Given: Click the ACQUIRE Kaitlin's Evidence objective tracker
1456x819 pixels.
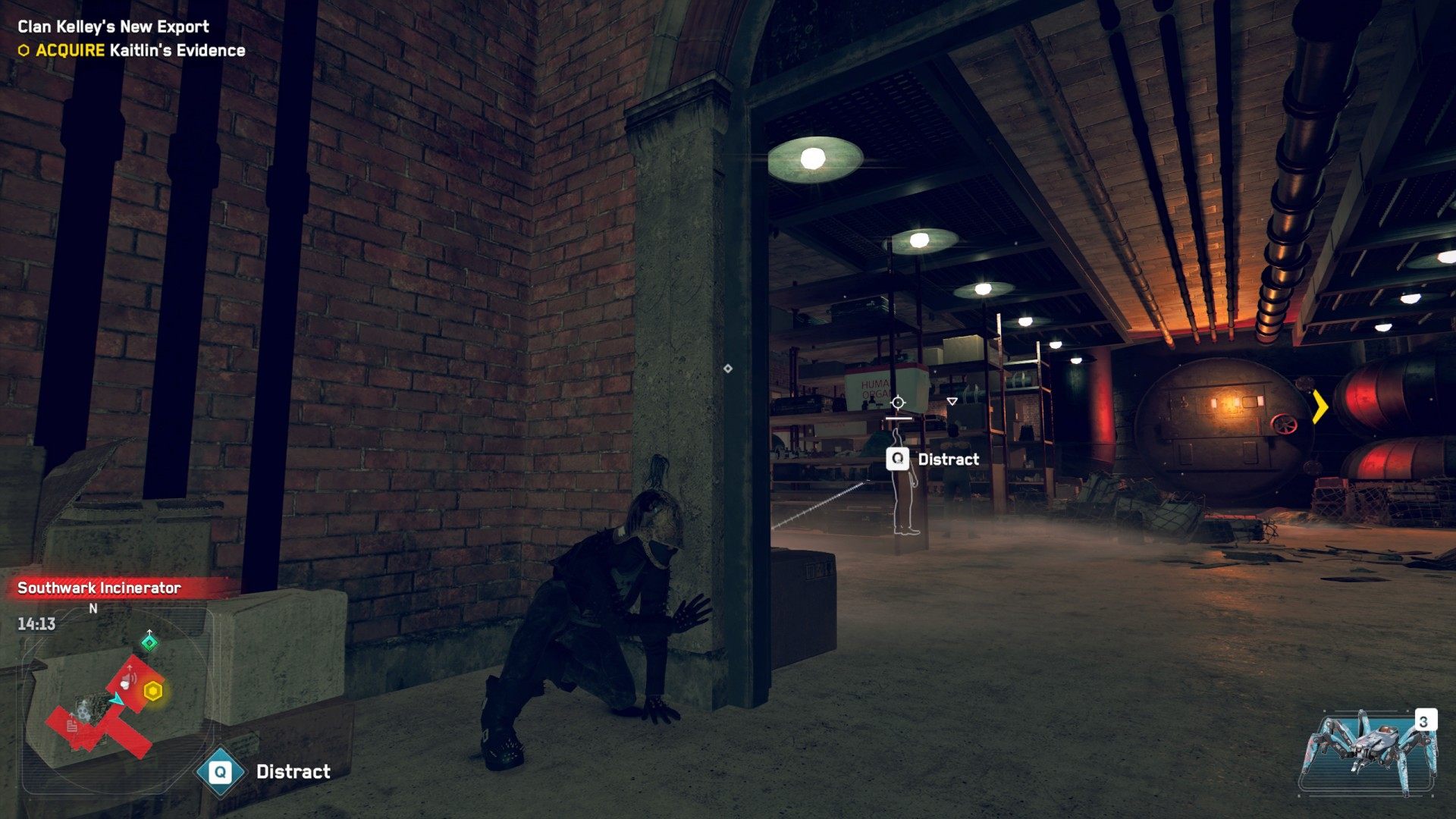Looking at the screenshot, I should pos(132,51).
